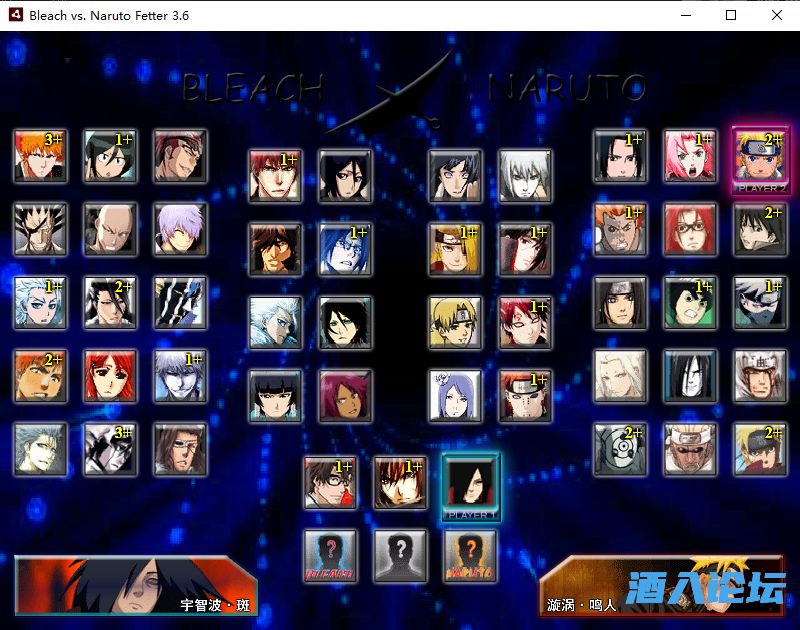Click the Naruto tile marked Player 2

click(x=760, y=155)
